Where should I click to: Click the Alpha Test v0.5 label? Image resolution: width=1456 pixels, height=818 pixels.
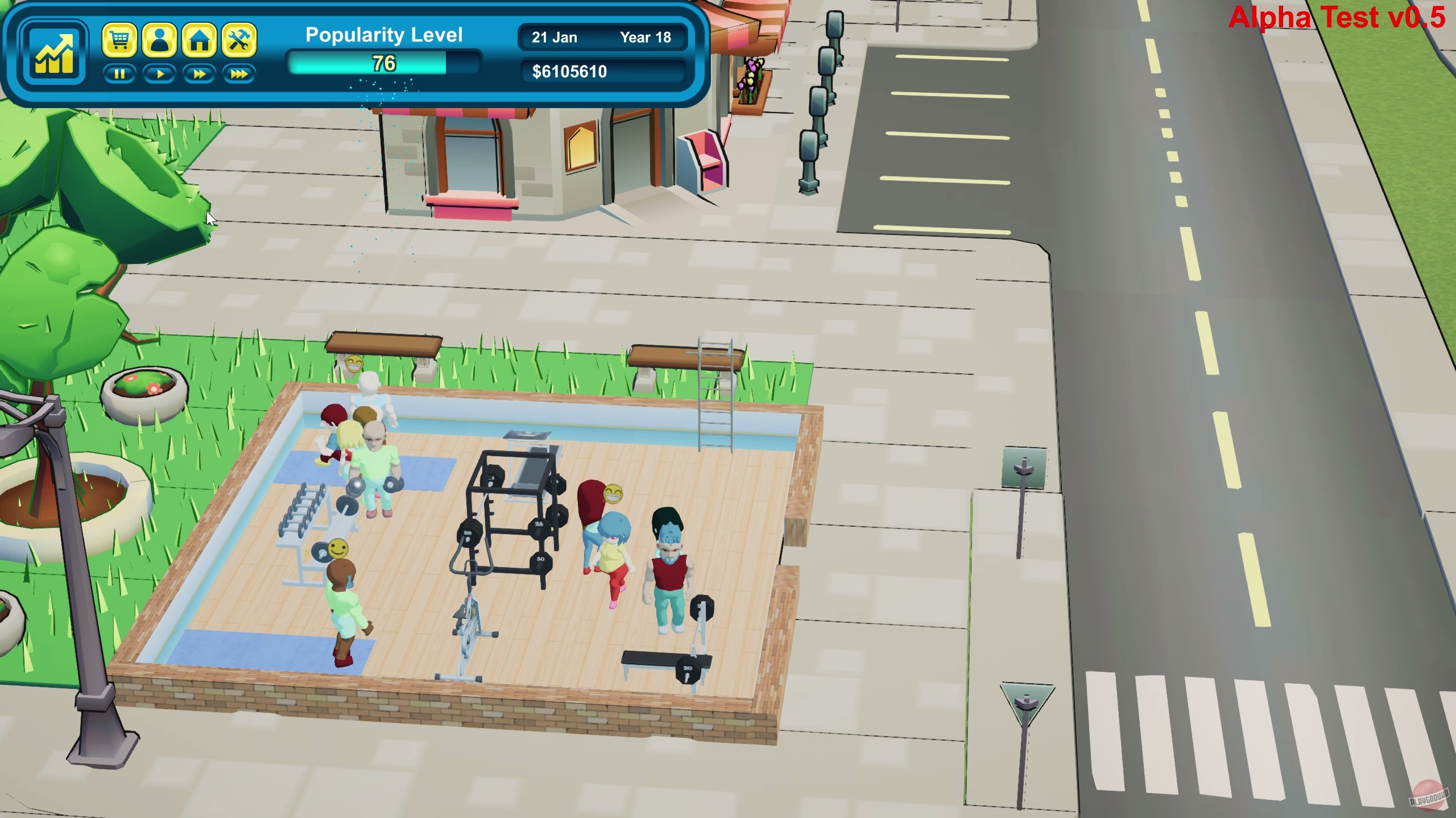[x=1338, y=18]
